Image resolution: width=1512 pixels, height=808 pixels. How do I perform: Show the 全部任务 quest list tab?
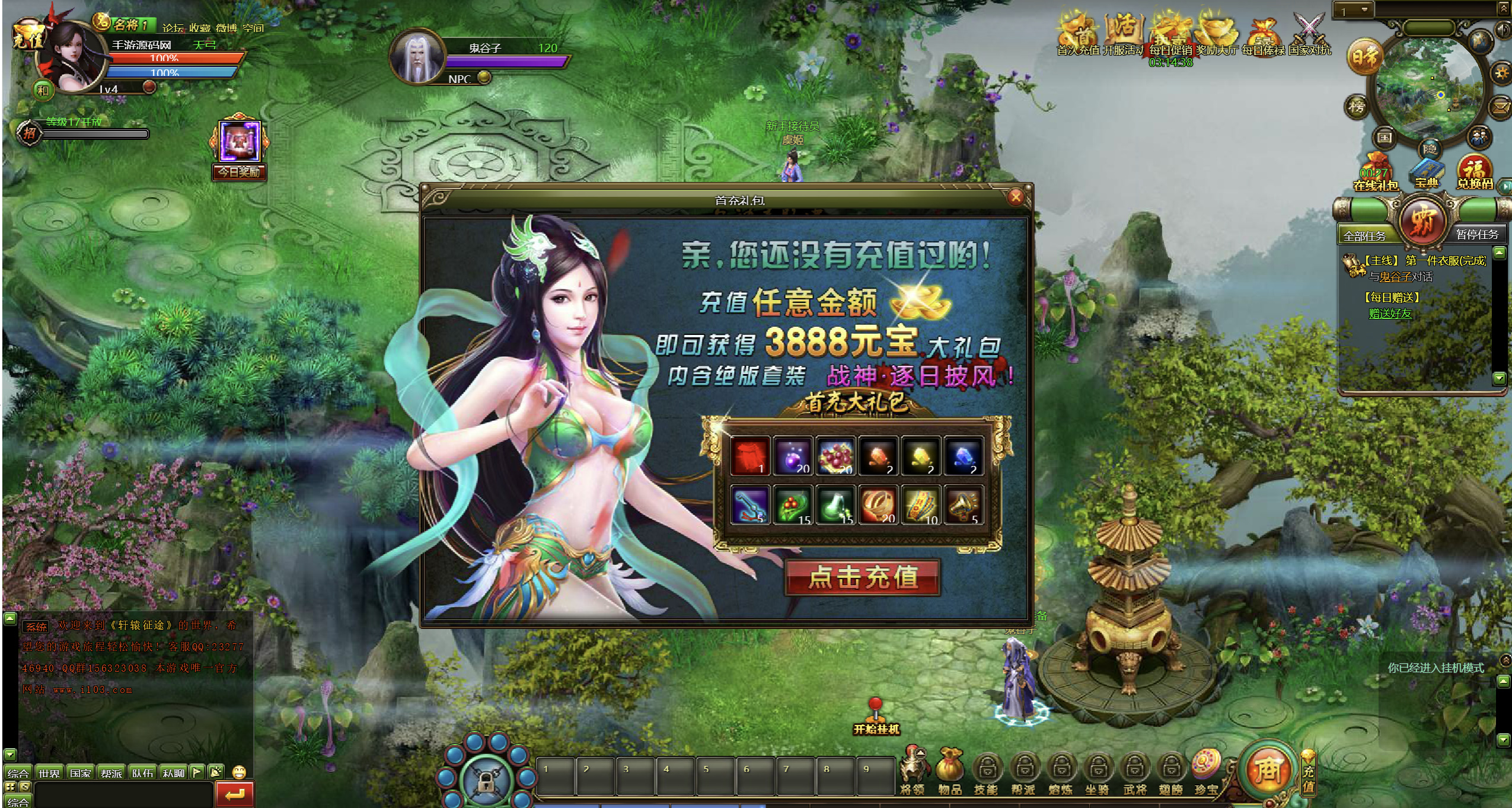[1364, 236]
